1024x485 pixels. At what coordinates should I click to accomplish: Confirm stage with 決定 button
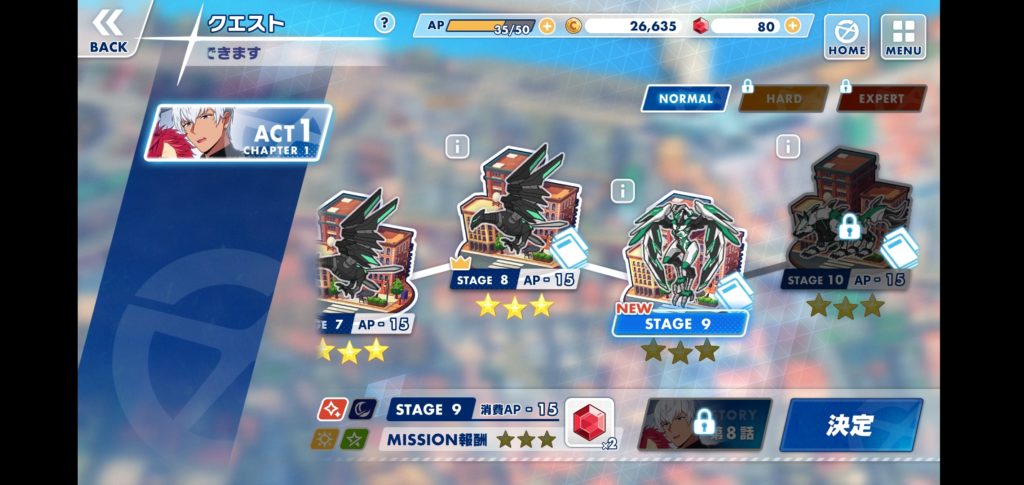coord(850,424)
